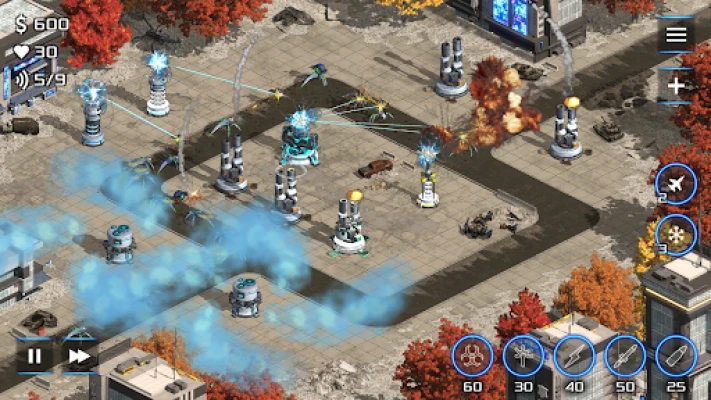Call in the airstrike ability
Image resolution: width=711 pixels, height=400 pixels.
tap(676, 184)
